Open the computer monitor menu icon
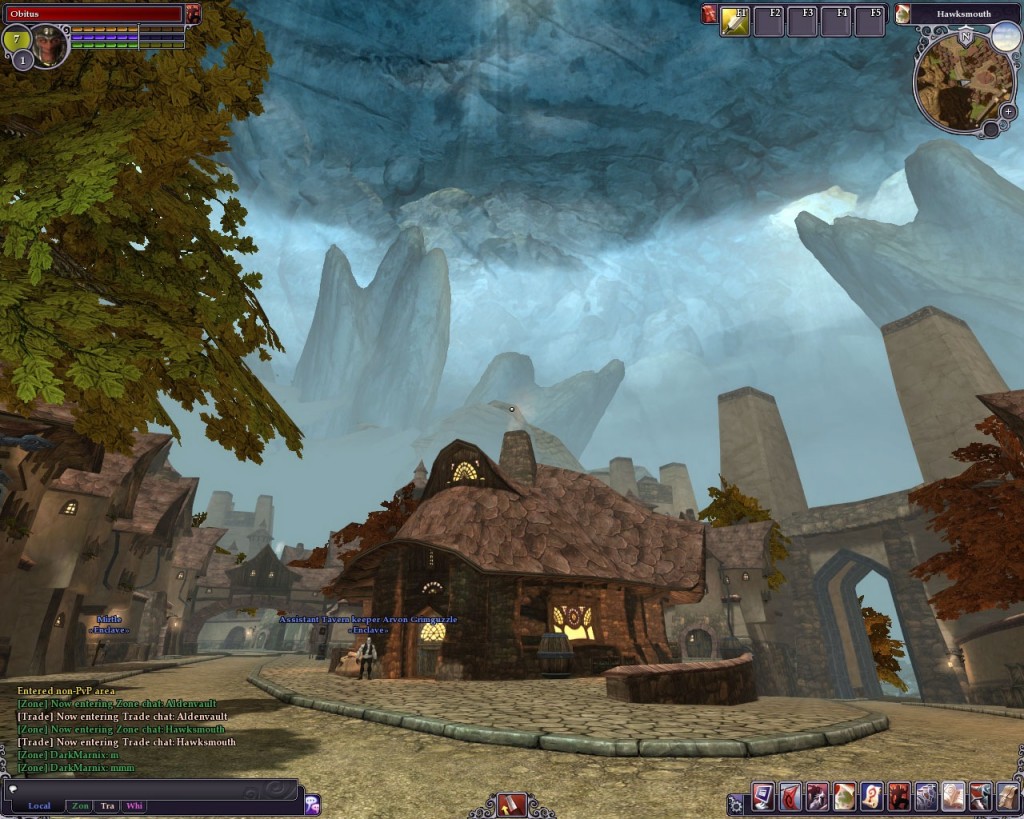The height and width of the screenshot is (819, 1024). pos(763,797)
